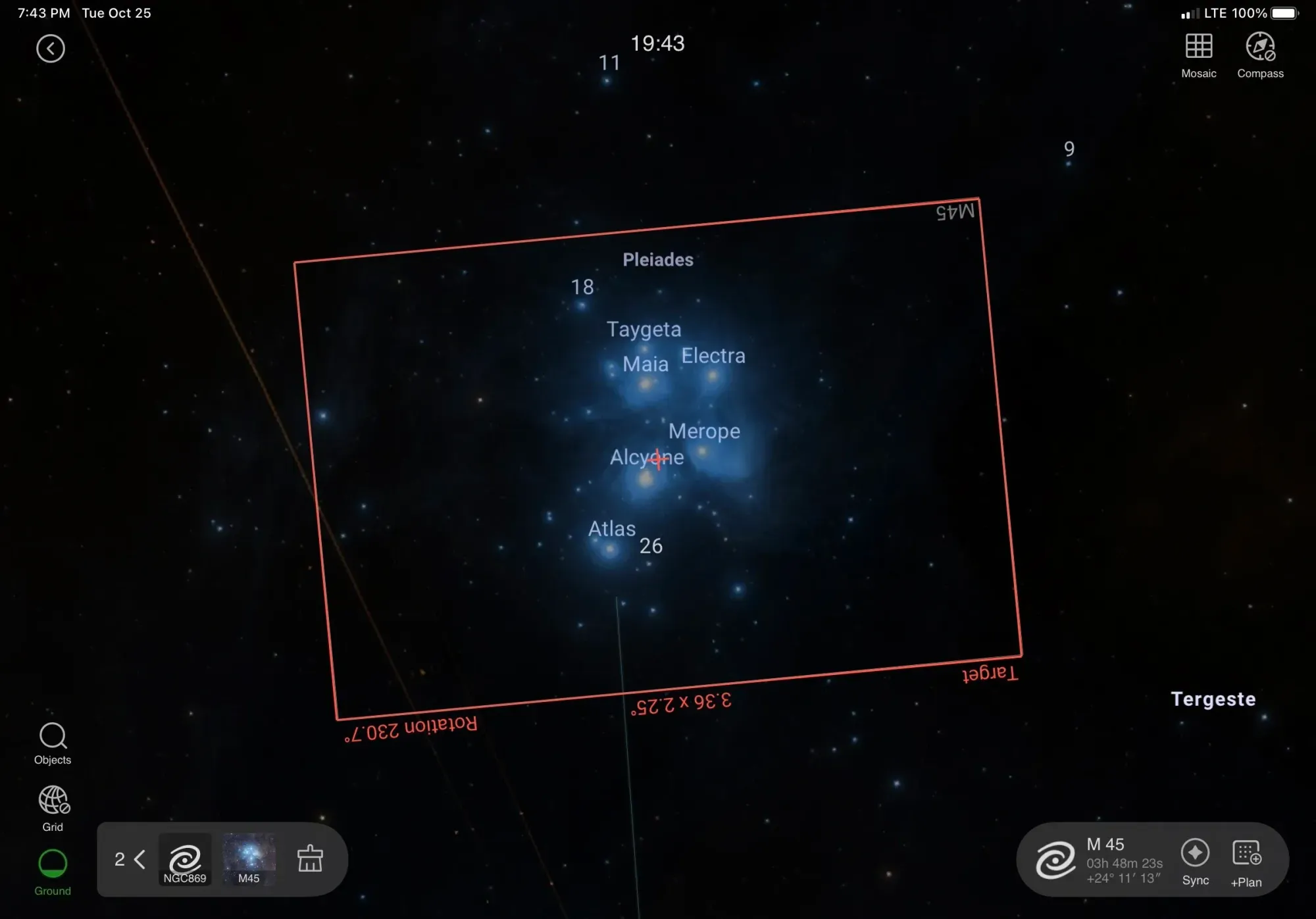
Task: Go back with the arrow circle button
Action: click(51, 49)
